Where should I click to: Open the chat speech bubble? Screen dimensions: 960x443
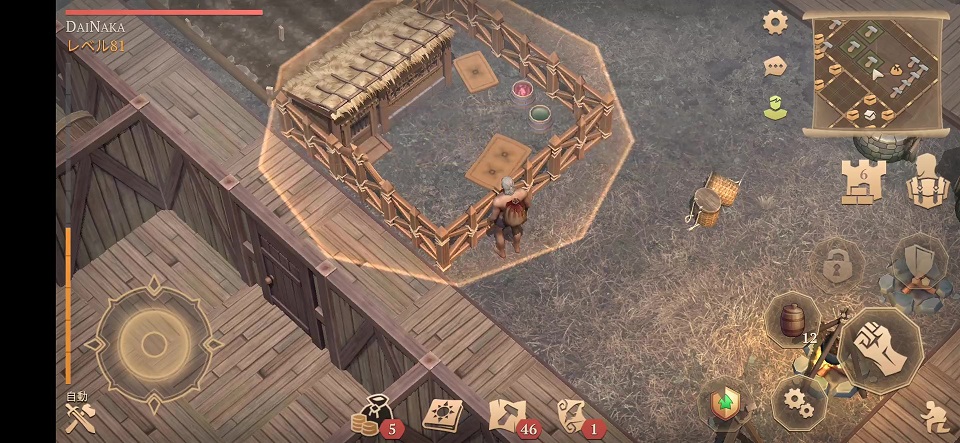775,66
